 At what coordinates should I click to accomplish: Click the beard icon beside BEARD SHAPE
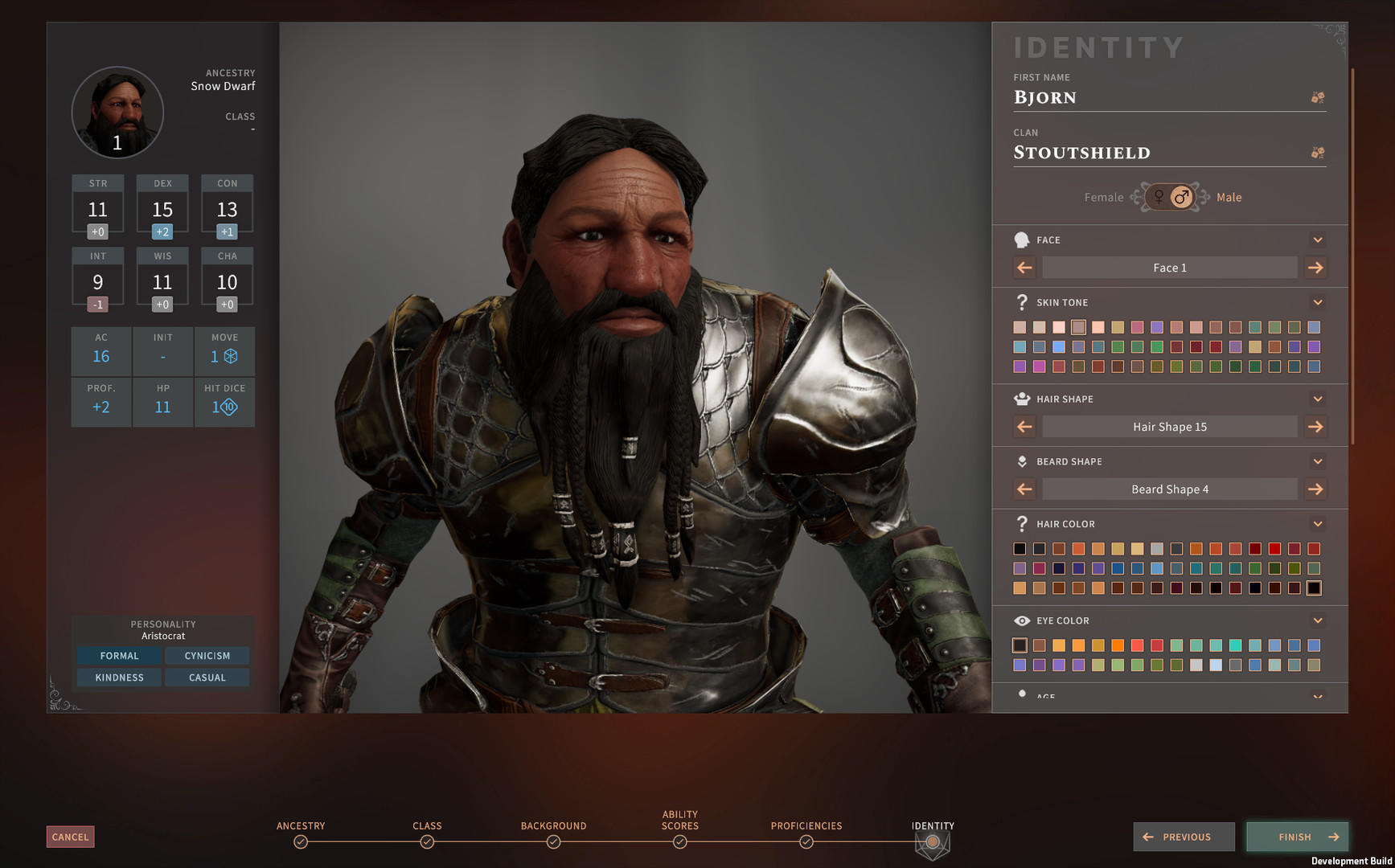tap(1022, 461)
